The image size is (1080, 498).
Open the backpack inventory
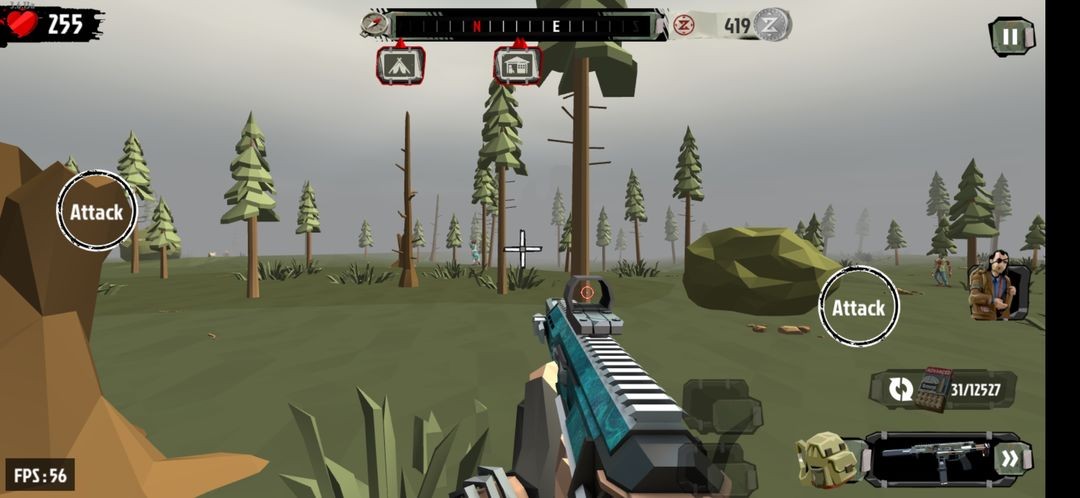coord(826,460)
